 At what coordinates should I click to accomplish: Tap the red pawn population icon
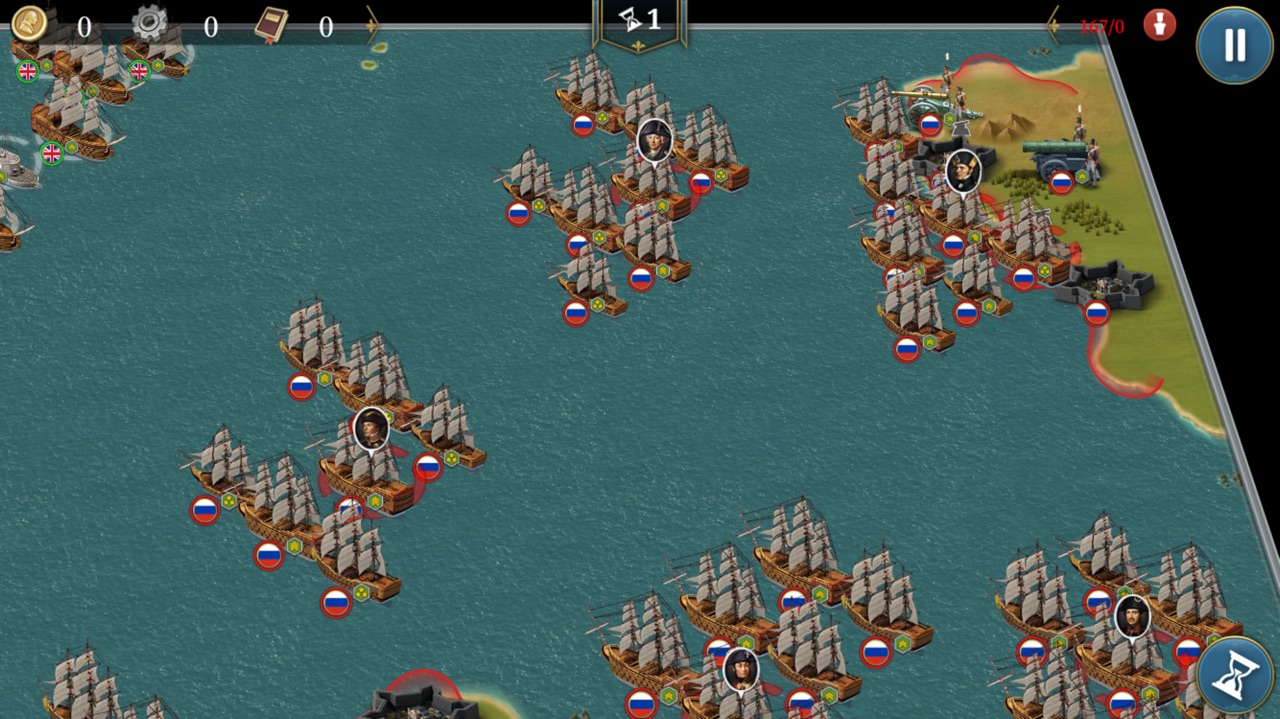(1159, 25)
